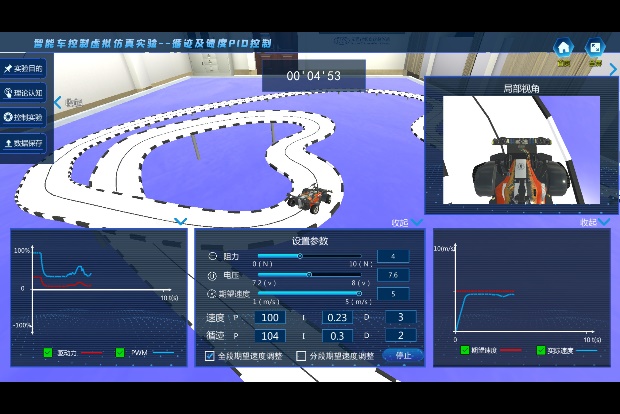Click the speed I value field
The height and width of the screenshot is (414, 620).
pos(337,317)
